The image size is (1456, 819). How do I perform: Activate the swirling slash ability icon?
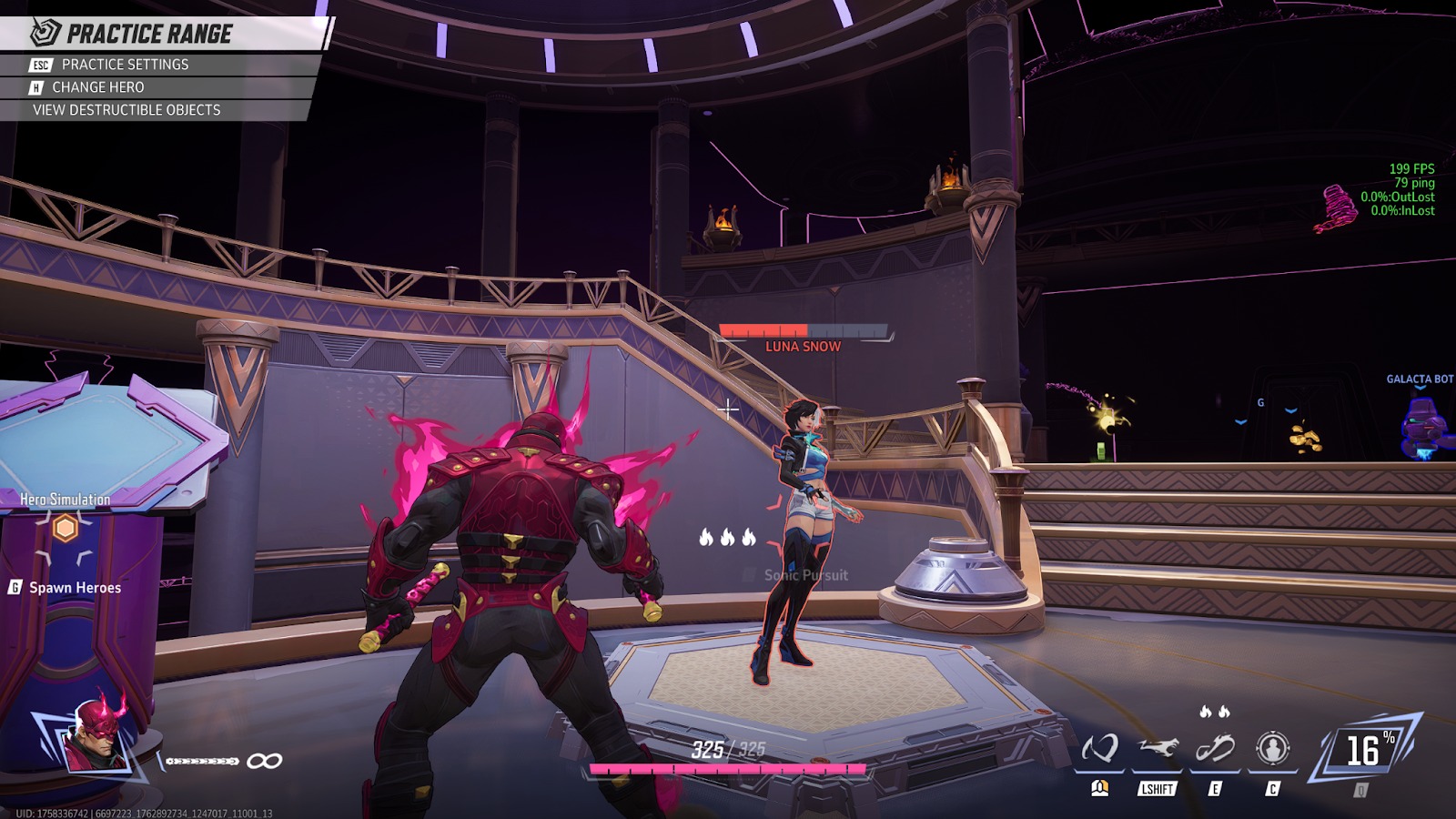tap(1099, 749)
